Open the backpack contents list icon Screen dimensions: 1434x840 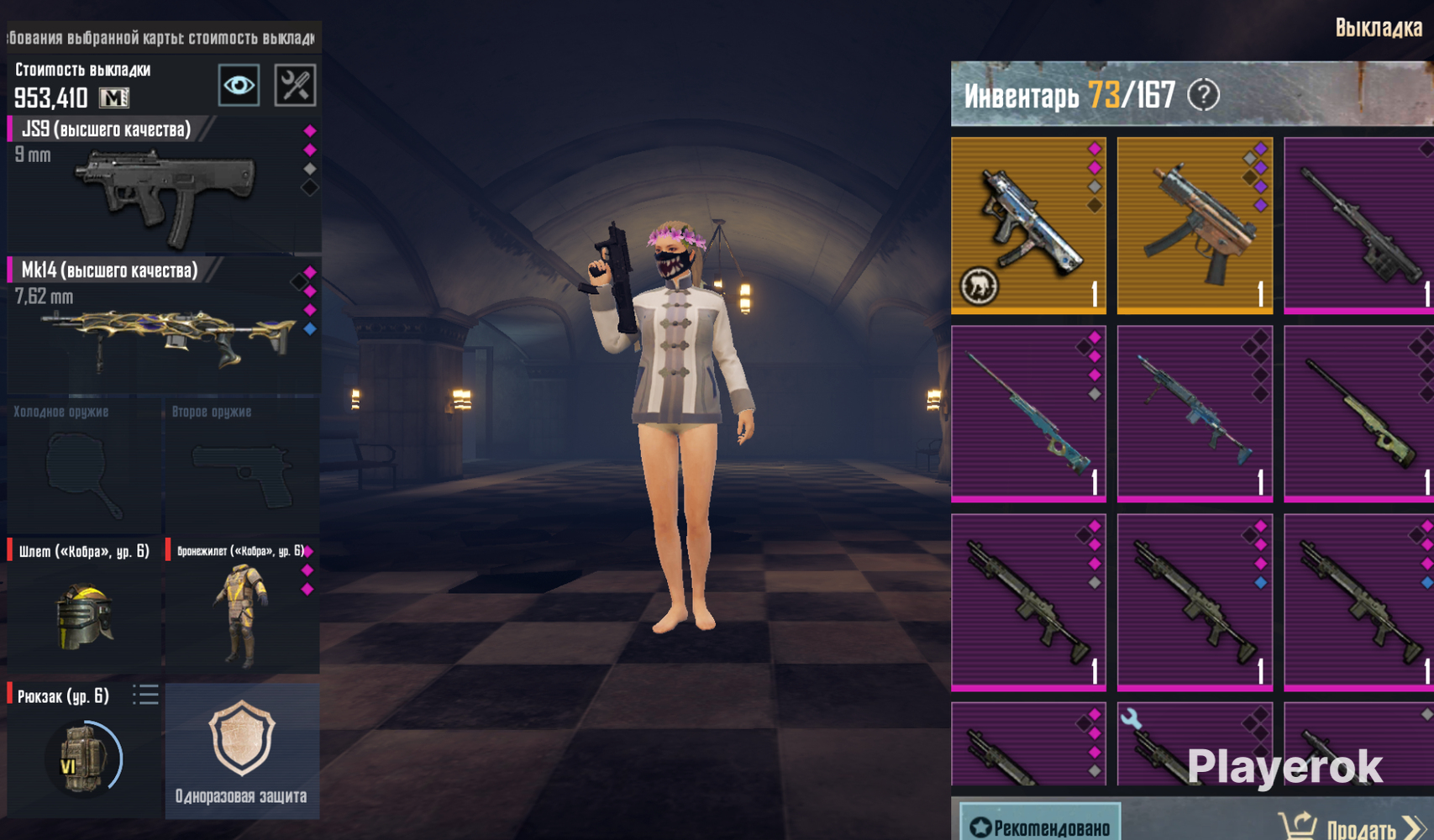click(145, 695)
